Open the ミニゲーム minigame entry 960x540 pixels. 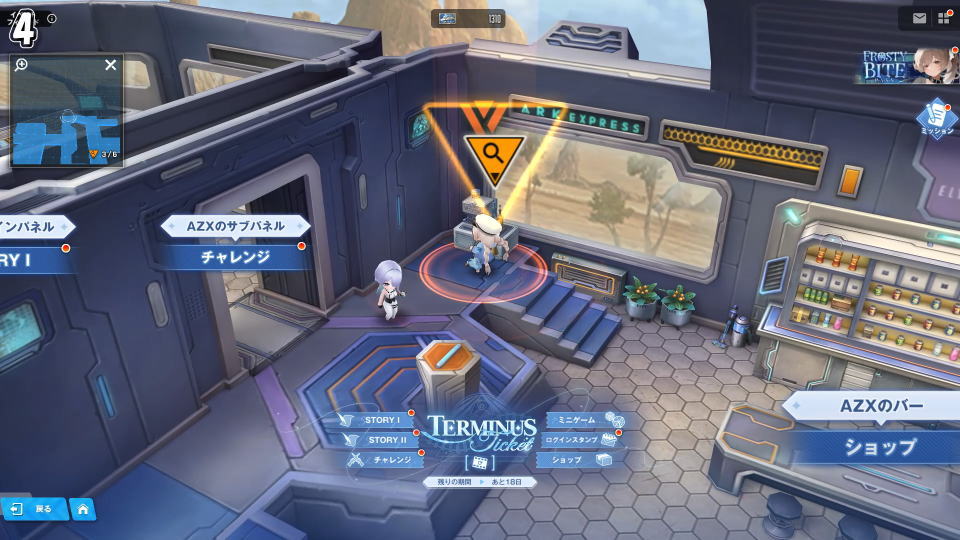(x=576, y=420)
